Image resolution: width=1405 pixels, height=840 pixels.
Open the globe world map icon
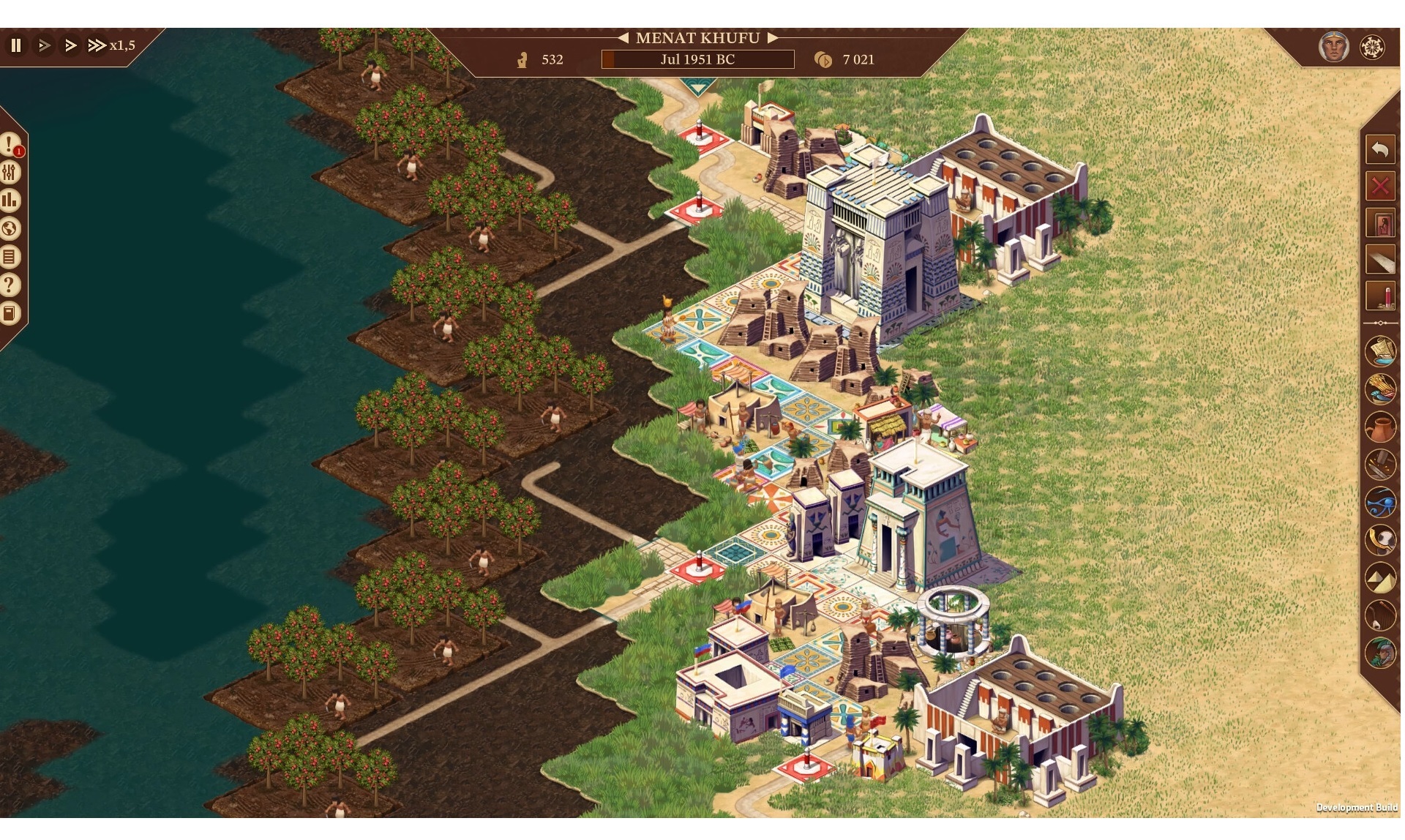pos(10,229)
